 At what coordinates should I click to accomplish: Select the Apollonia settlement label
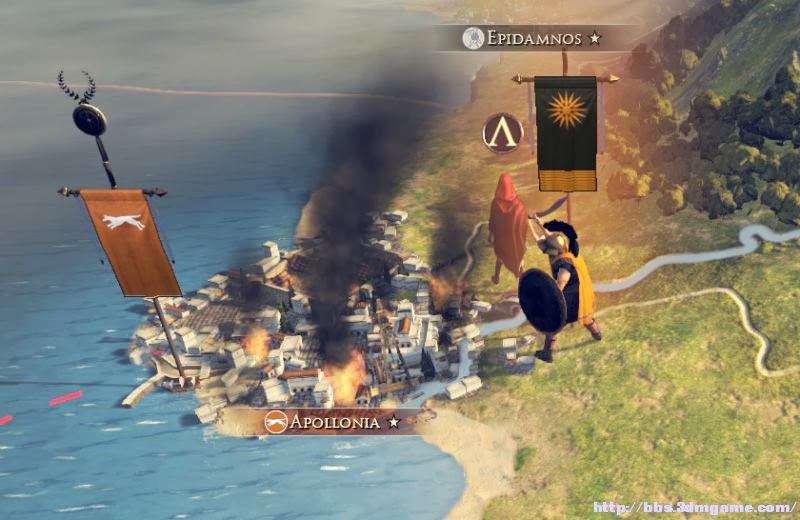click(x=333, y=422)
